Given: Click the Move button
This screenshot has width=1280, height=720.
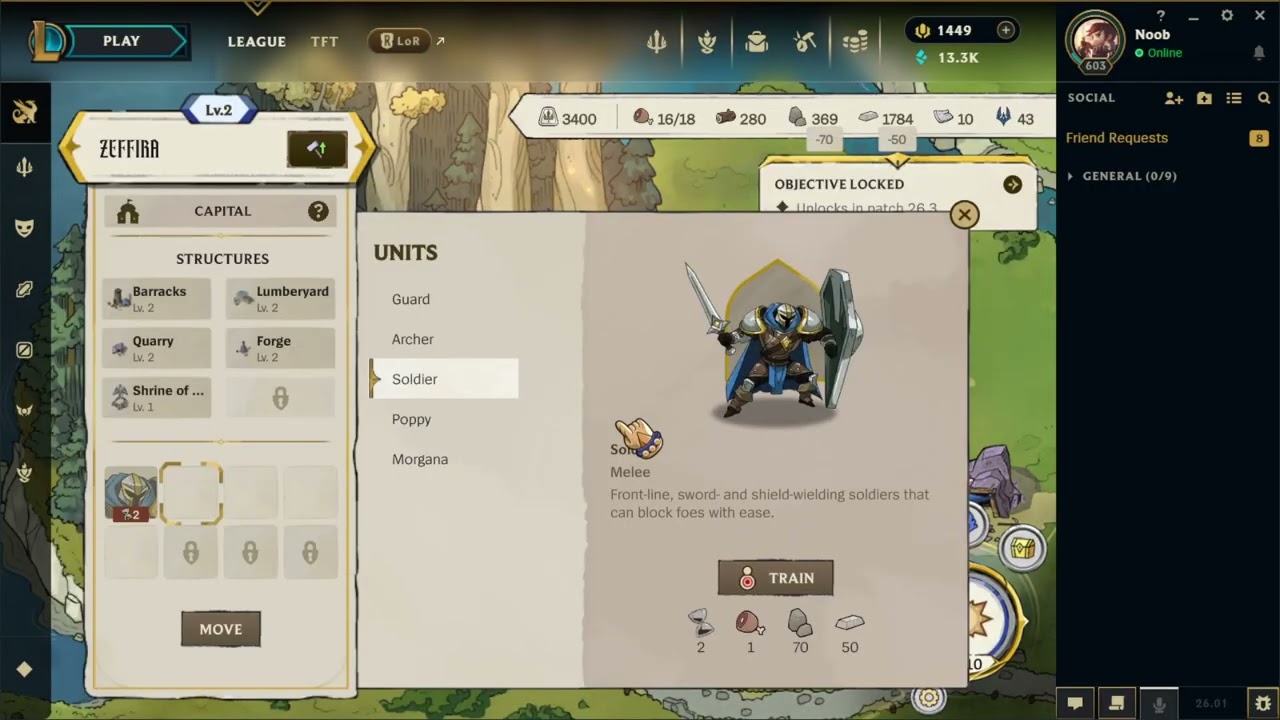Looking at the screenshot, I should (221, 629).
